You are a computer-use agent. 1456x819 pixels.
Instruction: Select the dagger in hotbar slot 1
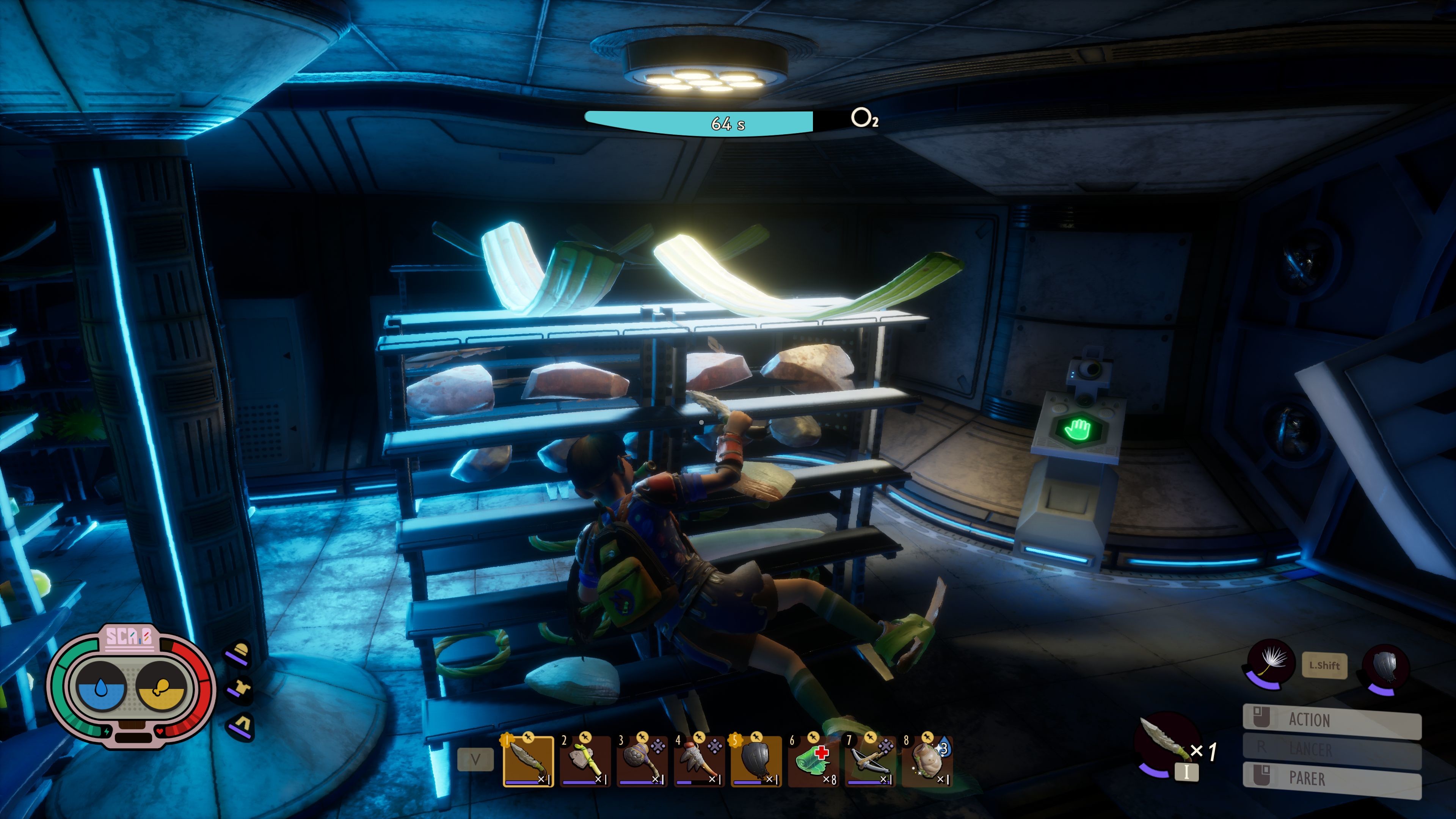[x=528, y=761]
